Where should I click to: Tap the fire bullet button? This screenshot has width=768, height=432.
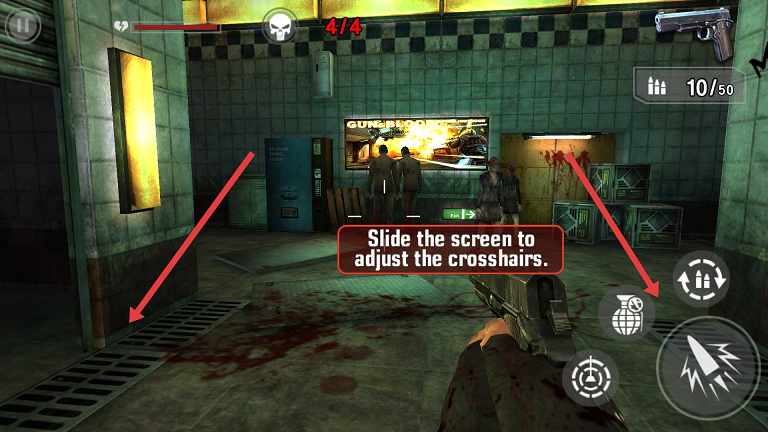click(710, 369)
